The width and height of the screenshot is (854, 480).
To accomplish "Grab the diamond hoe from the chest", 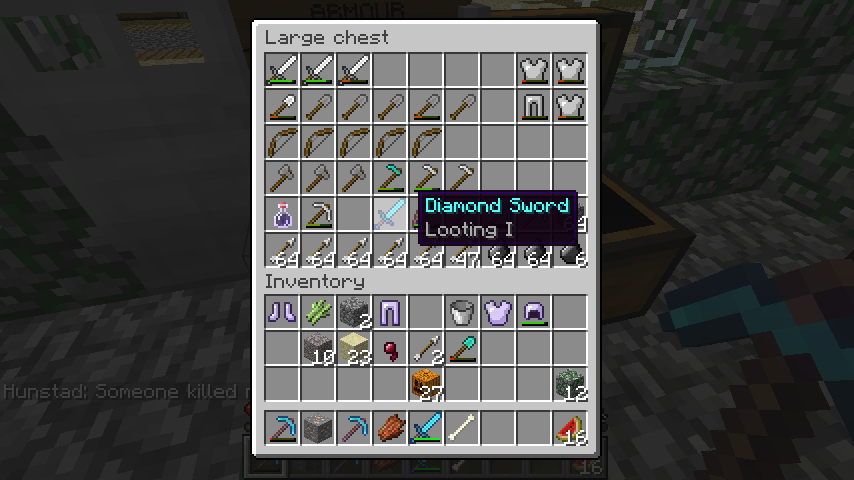I will coord(391,178).
